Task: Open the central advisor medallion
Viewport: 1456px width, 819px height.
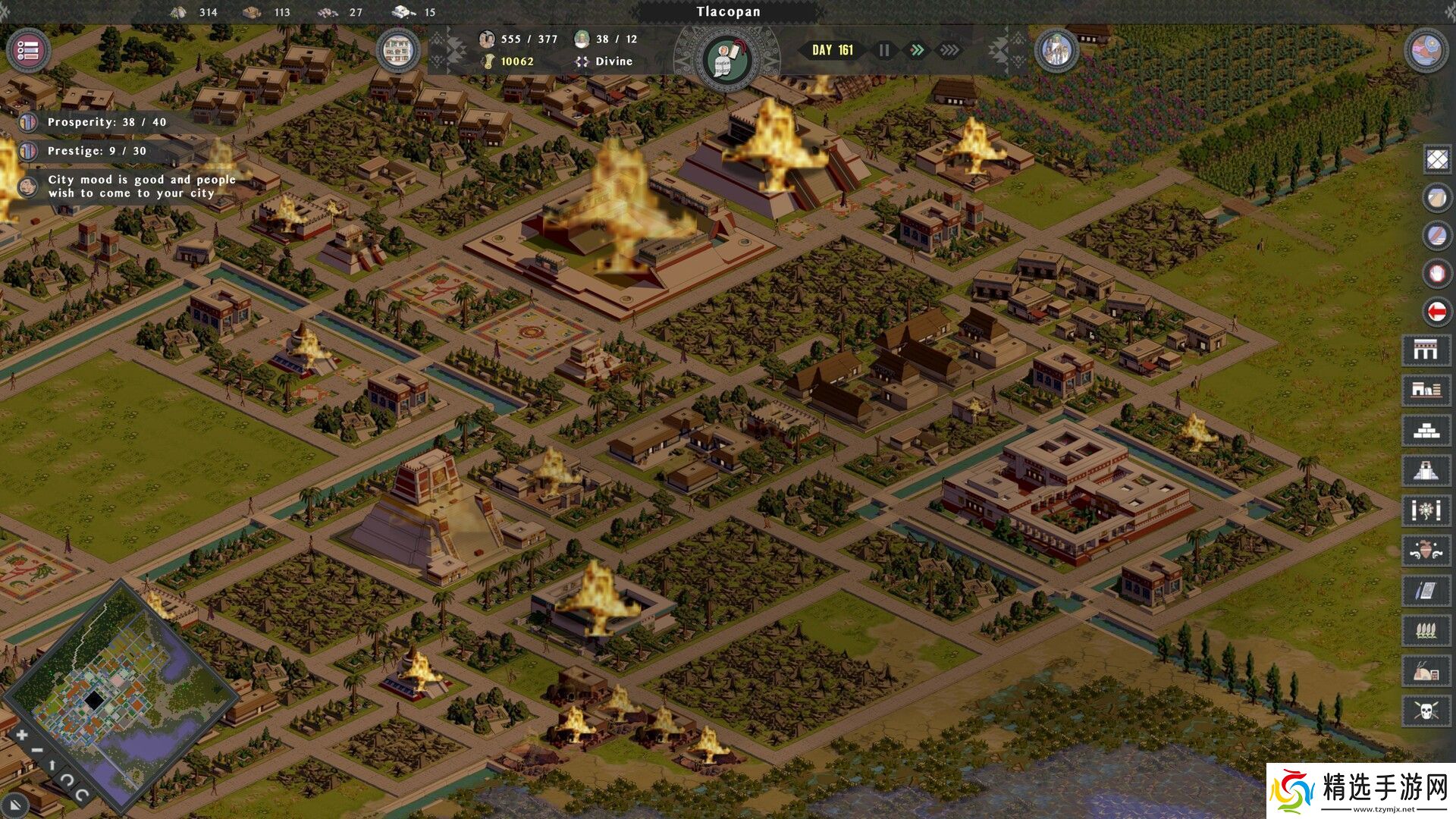Action: (726, 59)
